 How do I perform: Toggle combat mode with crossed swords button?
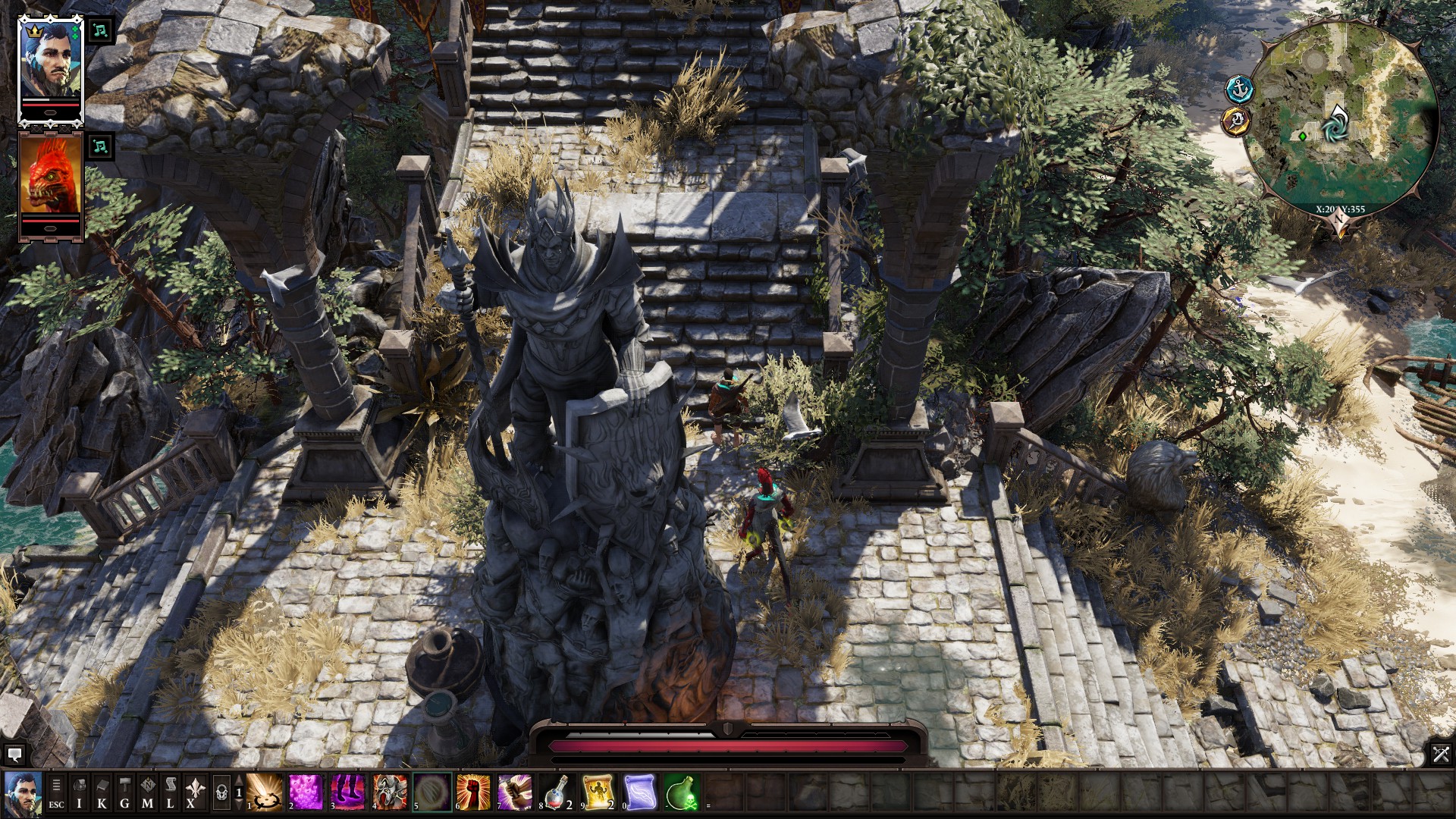coord(1441,754)
